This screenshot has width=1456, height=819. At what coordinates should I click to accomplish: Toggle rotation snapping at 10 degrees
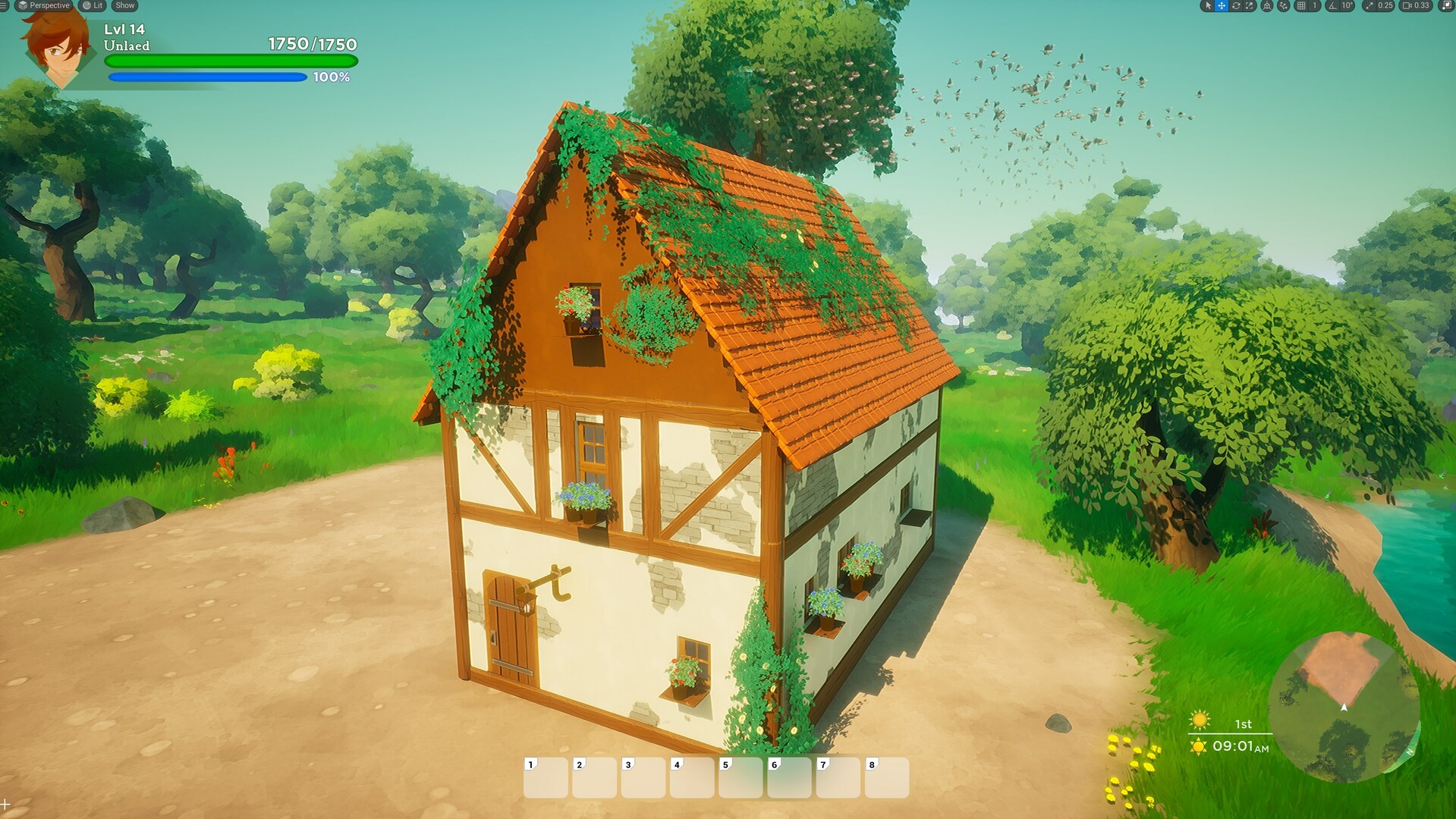(x=1333, y=6)
